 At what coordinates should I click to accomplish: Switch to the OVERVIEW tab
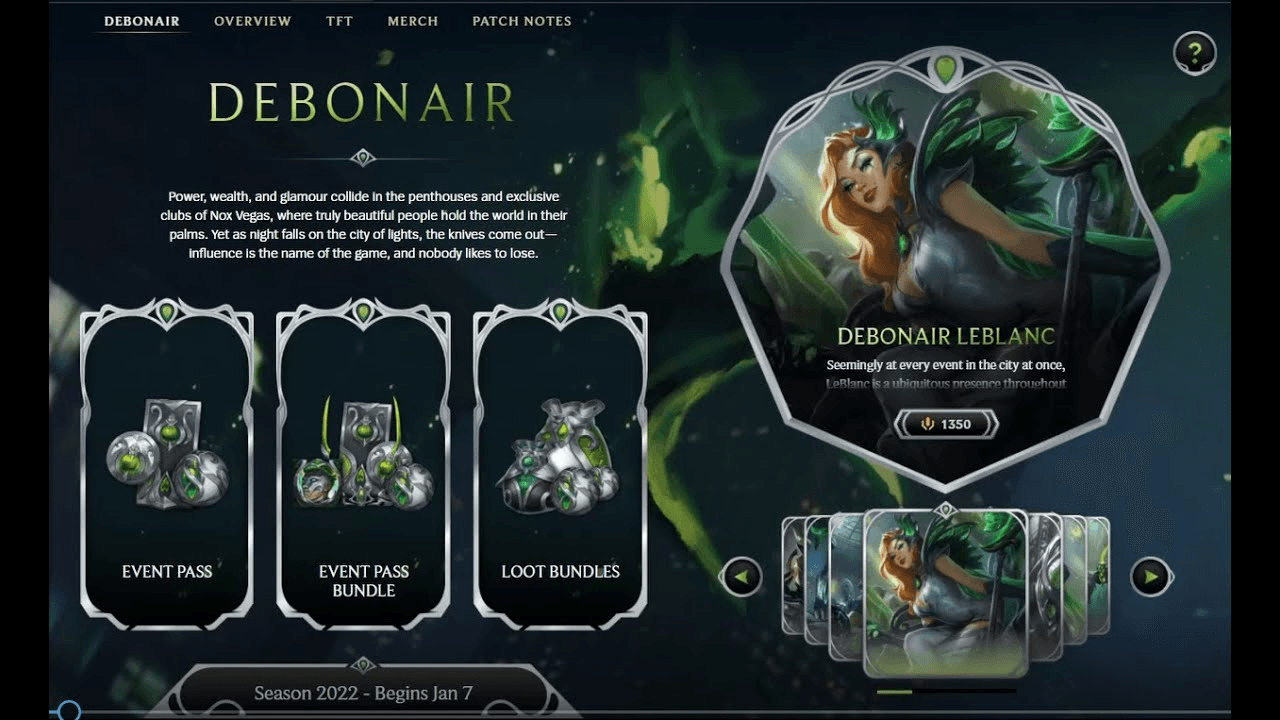252,21
